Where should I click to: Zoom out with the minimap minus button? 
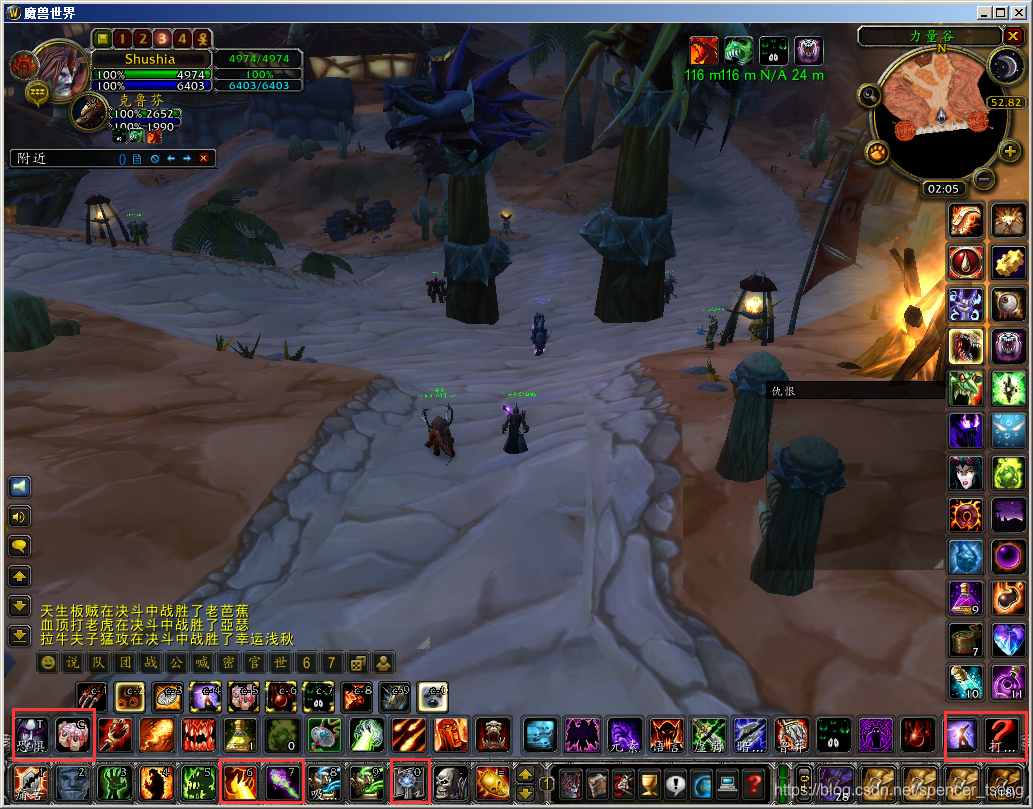[983, 179]
